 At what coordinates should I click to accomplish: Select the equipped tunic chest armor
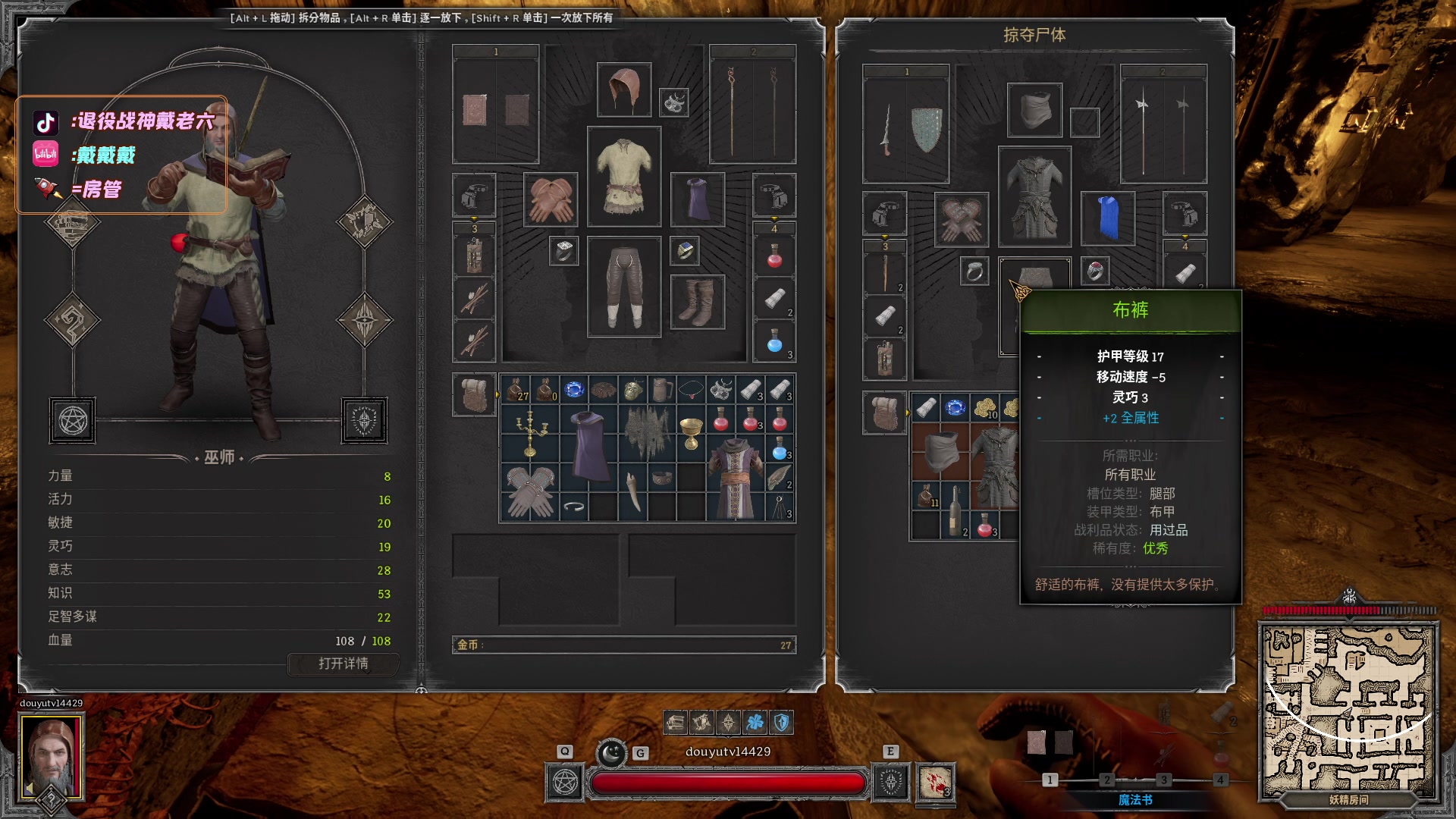tap(623, 177)
